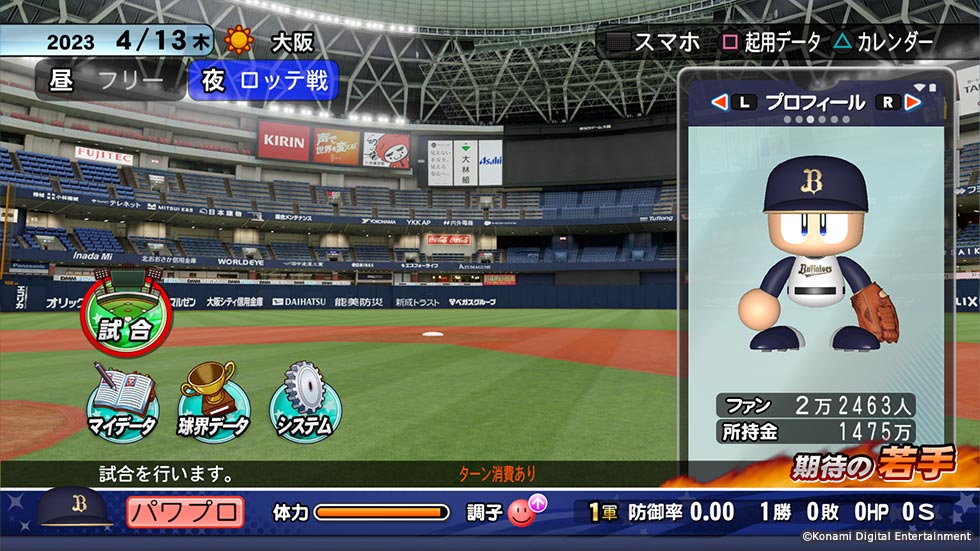Open マイデータ notebook menu
This screenshot has height=551, width=980.
tap(122, 401)
